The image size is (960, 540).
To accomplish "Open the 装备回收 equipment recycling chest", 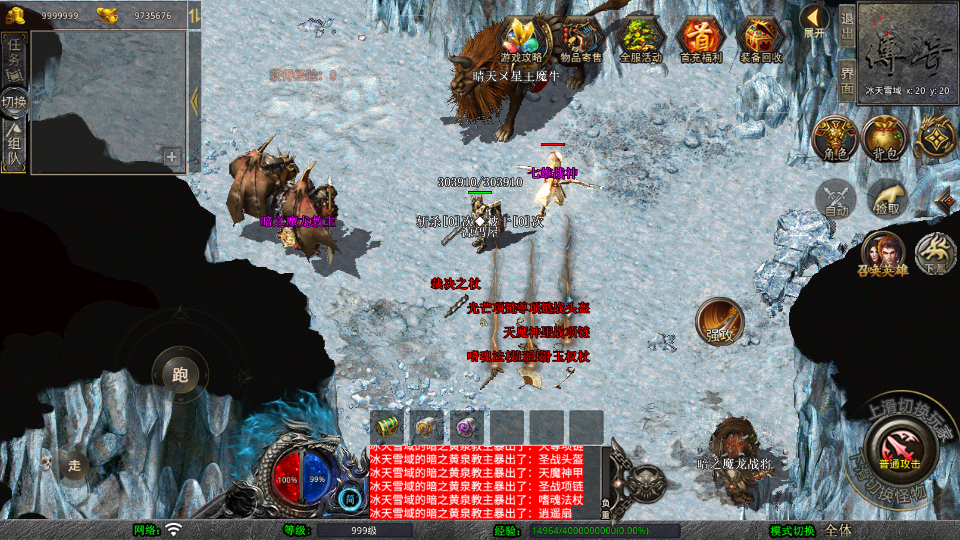I will point(760,39).
